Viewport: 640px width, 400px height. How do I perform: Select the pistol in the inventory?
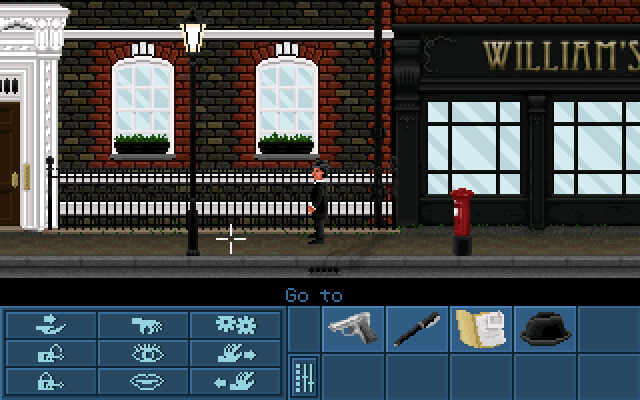[x=354, y=327]
